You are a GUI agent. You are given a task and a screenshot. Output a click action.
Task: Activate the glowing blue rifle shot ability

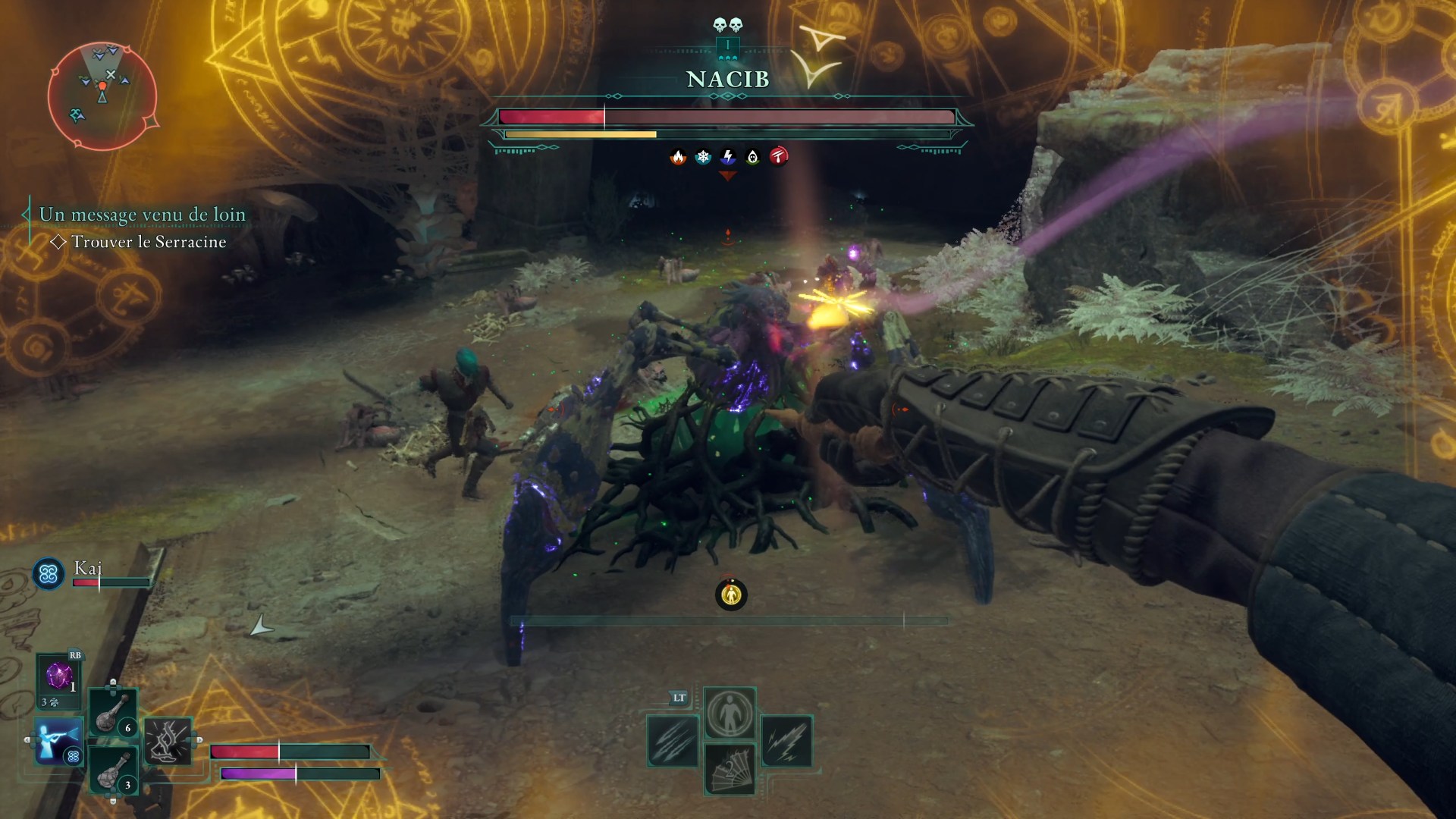pyautogui.click(x=58, y=740)
